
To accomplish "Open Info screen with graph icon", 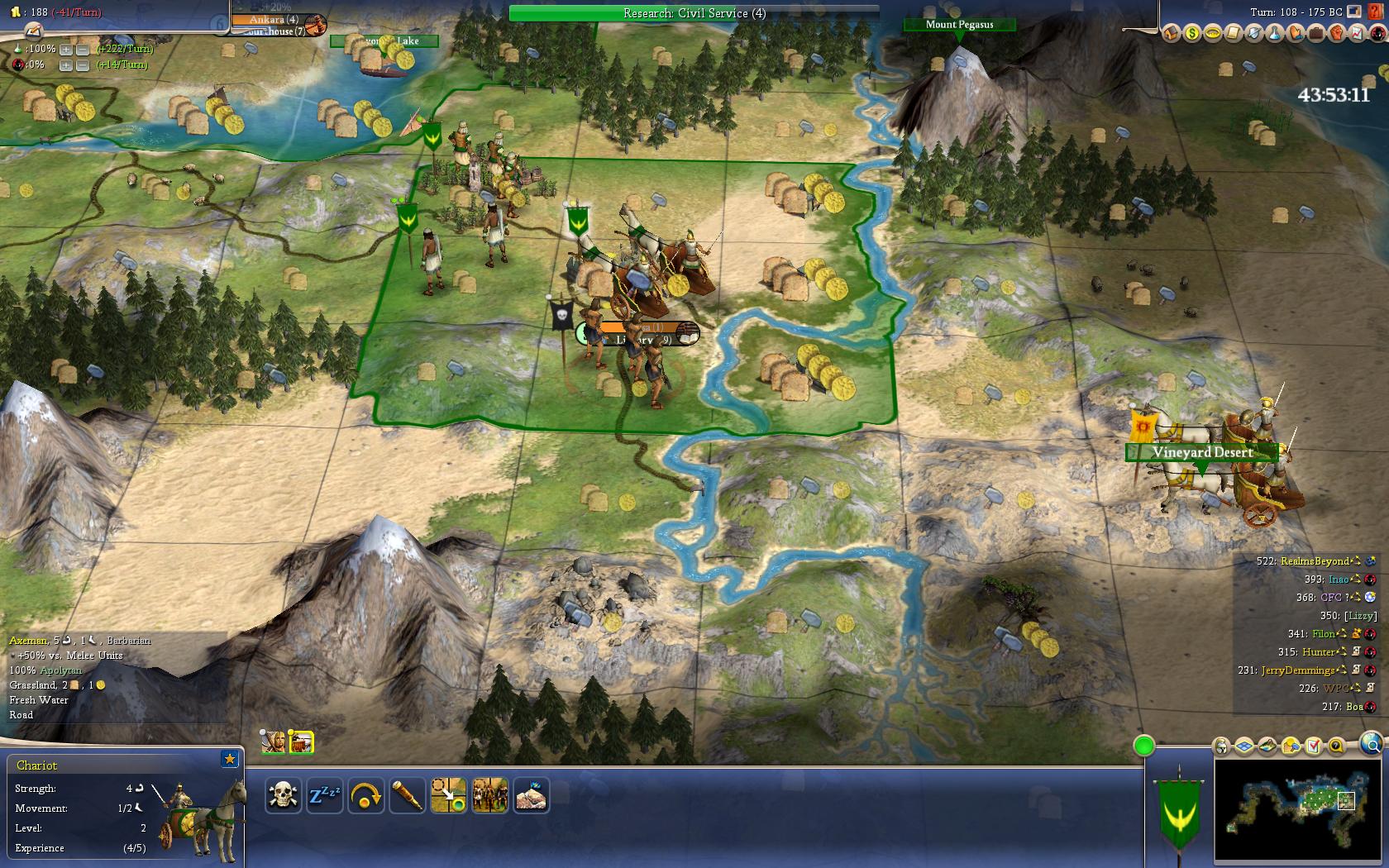I will point(1357,33).
